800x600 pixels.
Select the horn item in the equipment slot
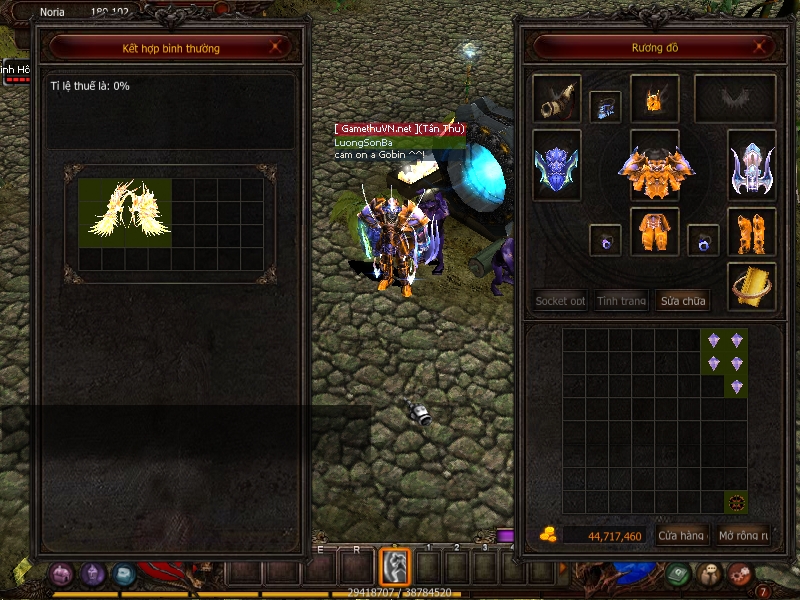coord(556,99)
